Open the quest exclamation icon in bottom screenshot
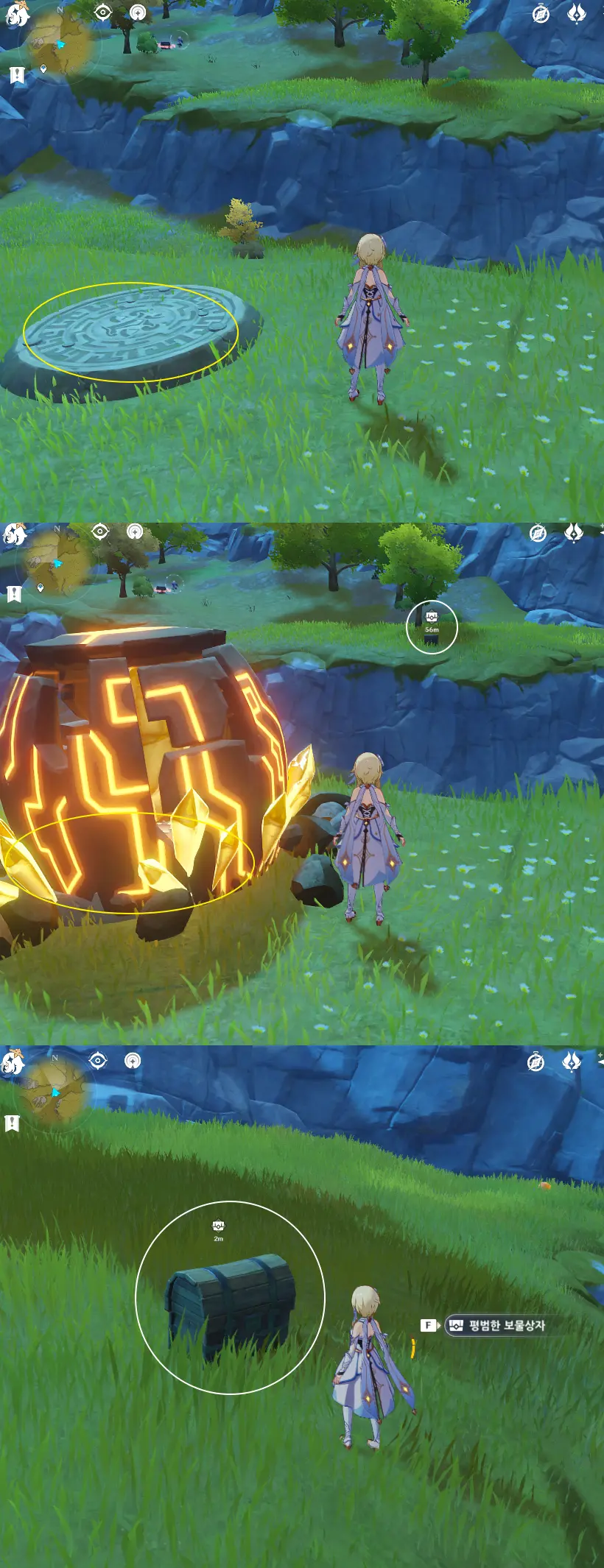Image resolution: width=604 pixels, height=1568 pixels. (12, 1123)
